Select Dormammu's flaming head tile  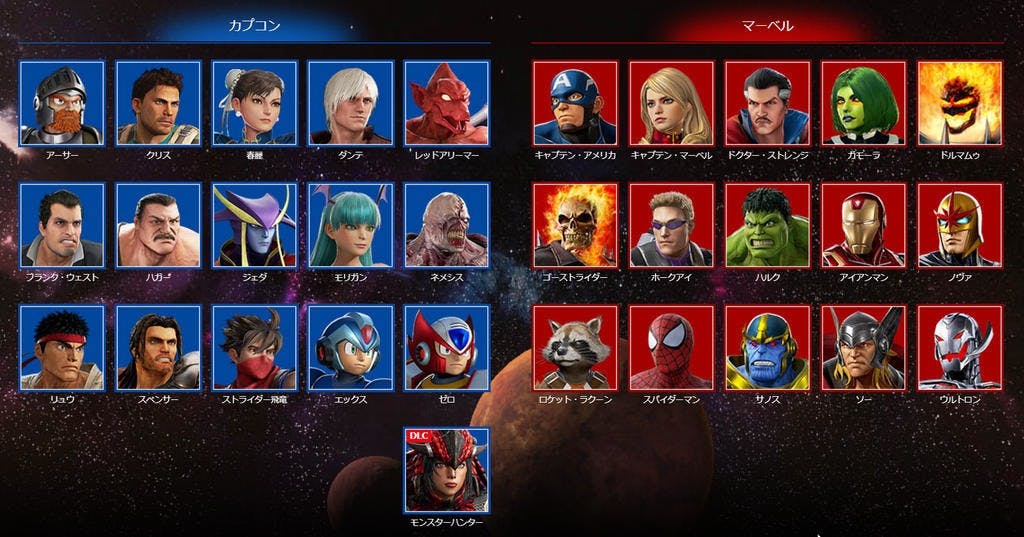click(959, 103)
